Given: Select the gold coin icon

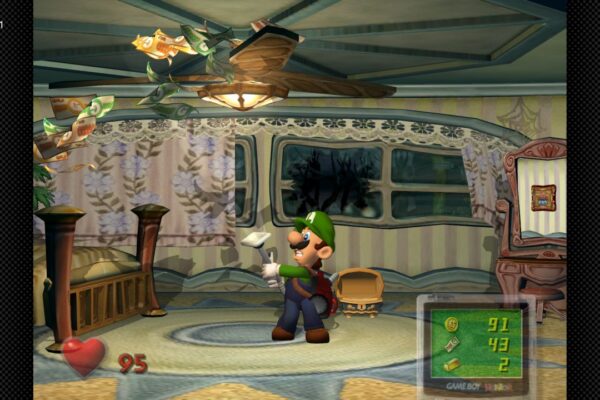Looking at the screenshot, I should 452,324.
